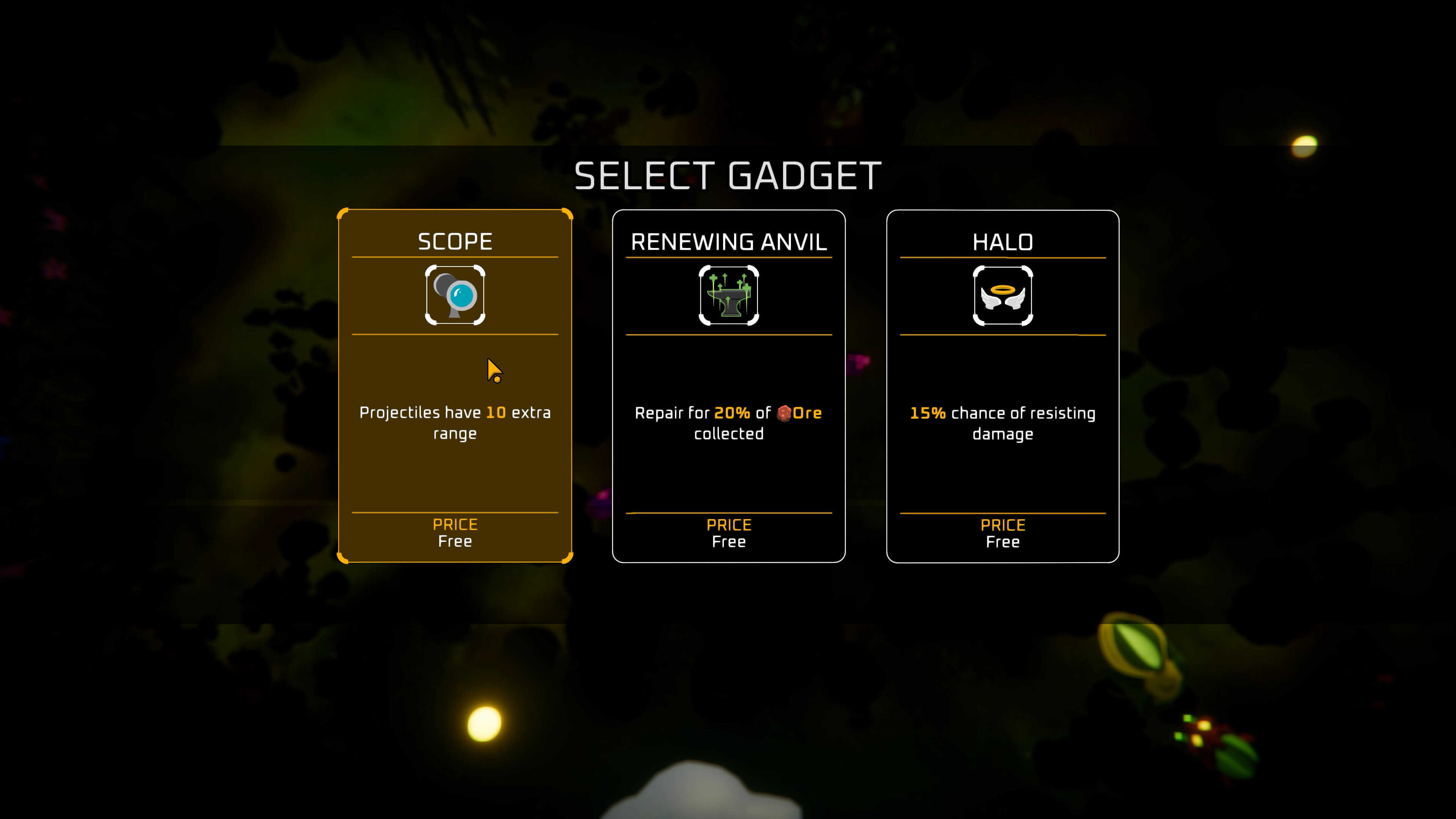Image resolution: width=1456 pixels, height=819 pixels.
Task: Click the 15% resist chance text
Action: [927, 413]
